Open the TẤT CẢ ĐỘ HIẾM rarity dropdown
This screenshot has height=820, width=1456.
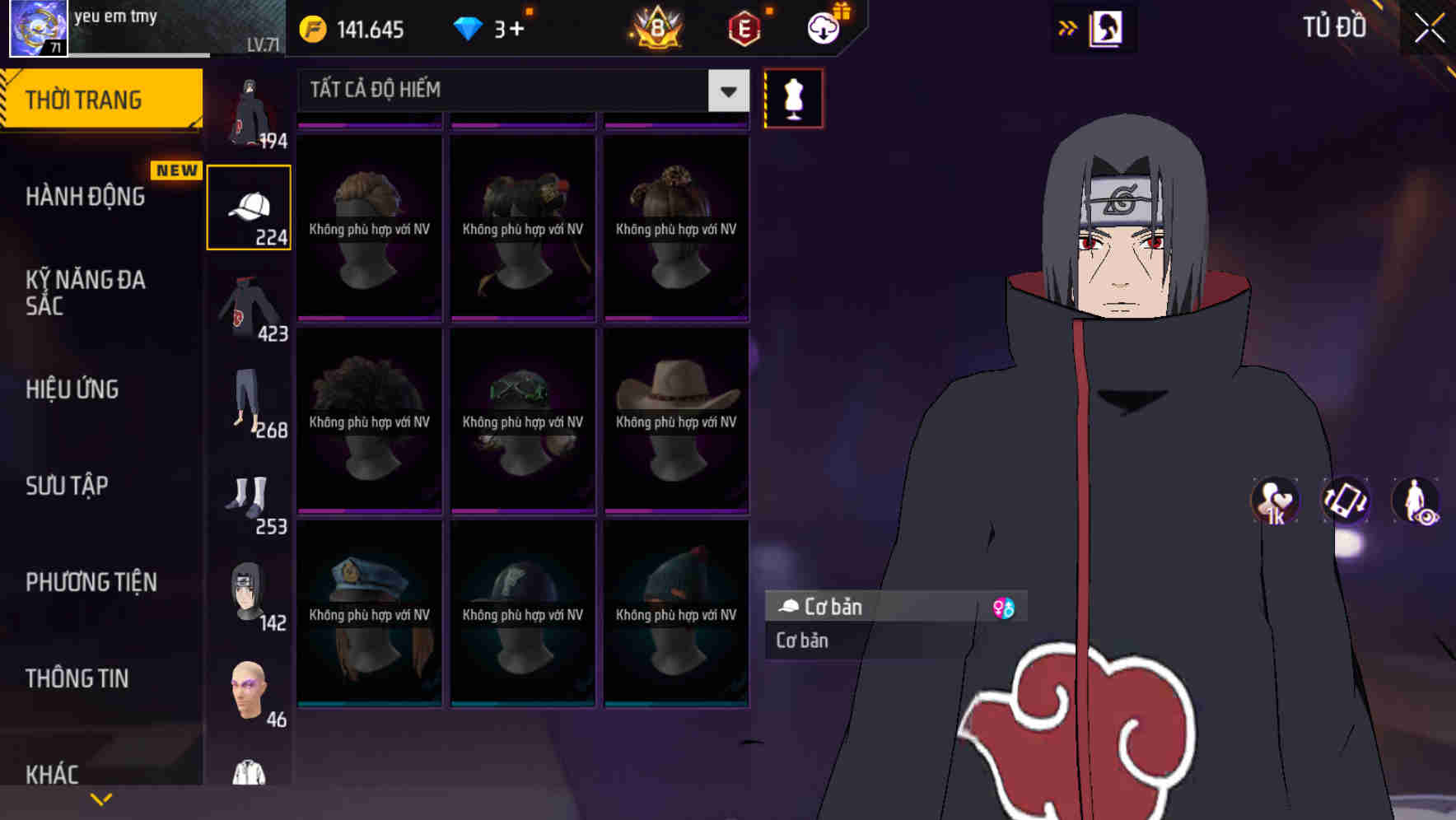[519, 91]
